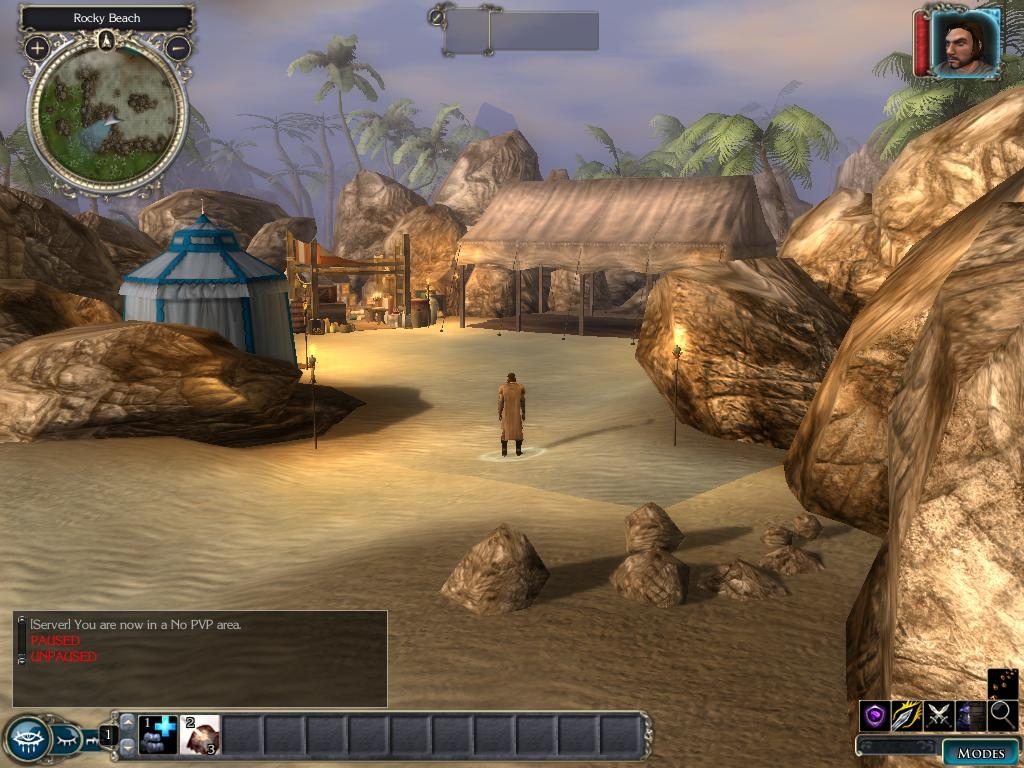
Task: Use the item in hotbar slot 2
Action: [200, 735]
